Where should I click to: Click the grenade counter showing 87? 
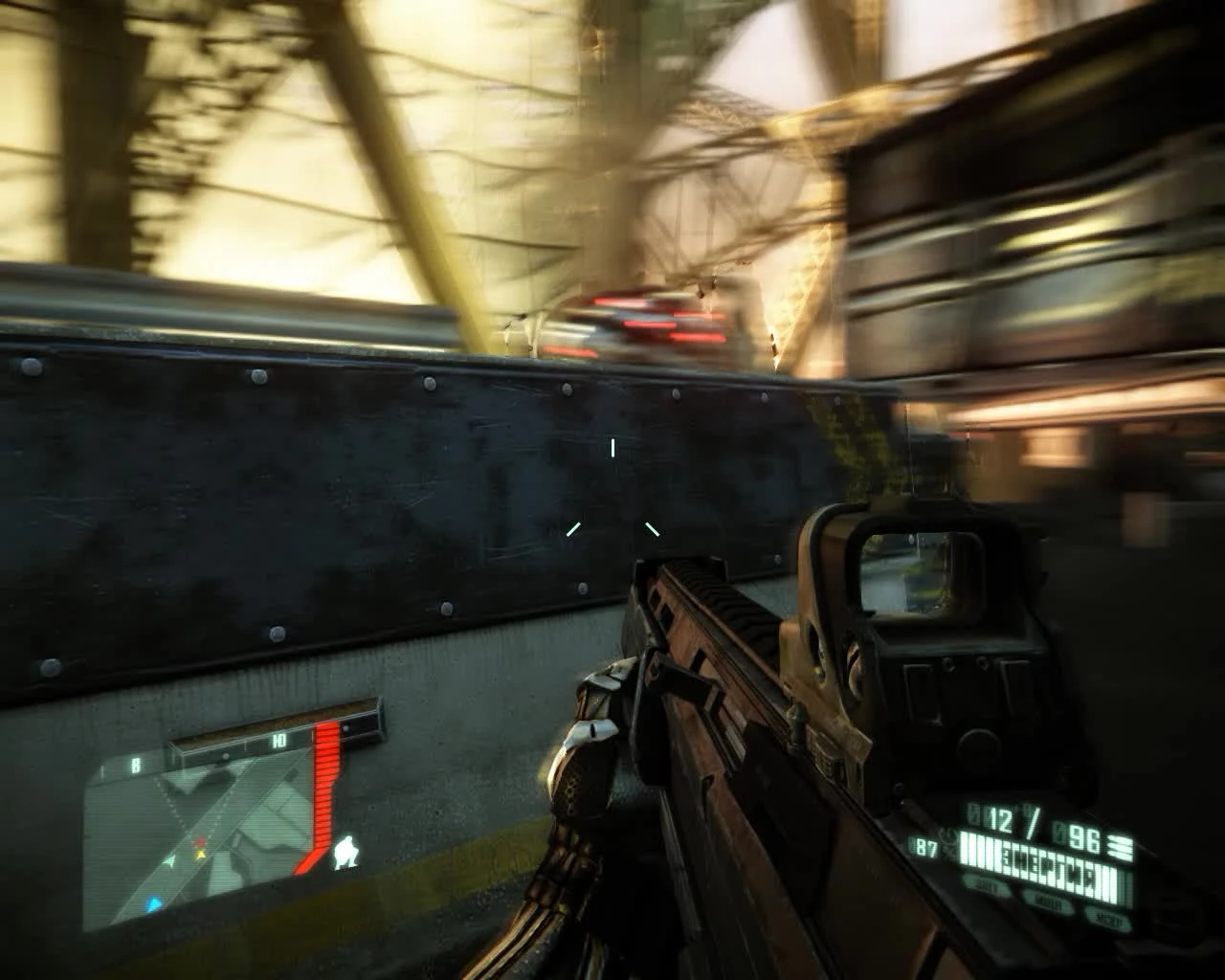924,847
